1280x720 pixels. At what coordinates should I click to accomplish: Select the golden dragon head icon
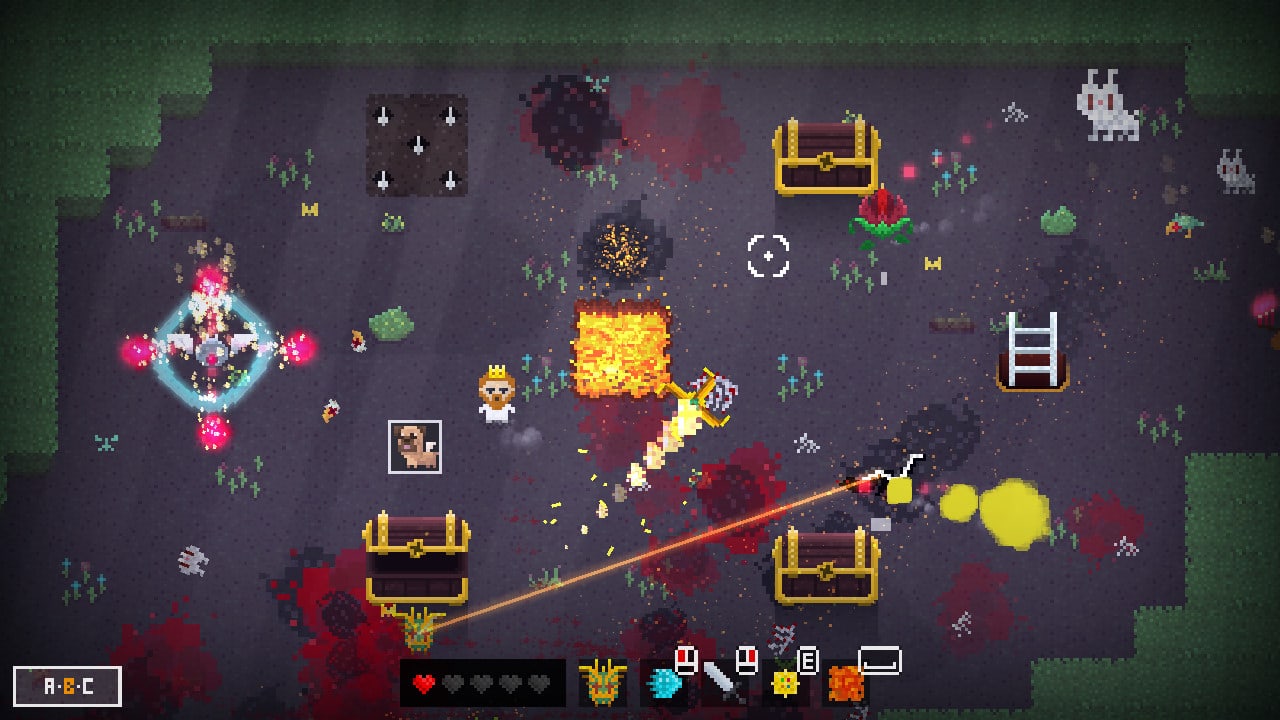[603, 683]
